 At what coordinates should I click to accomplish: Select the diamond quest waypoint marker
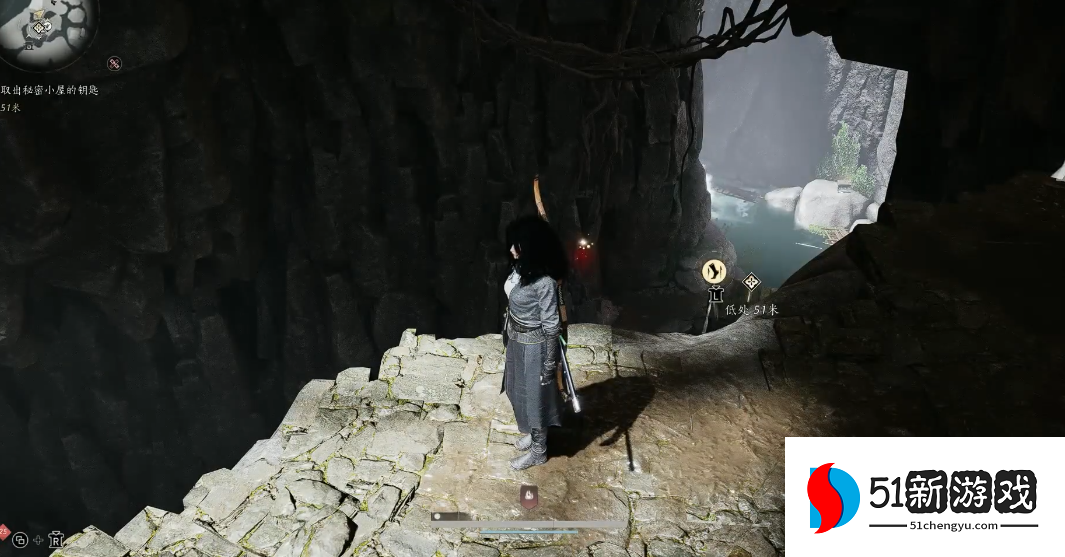point(750,283)
